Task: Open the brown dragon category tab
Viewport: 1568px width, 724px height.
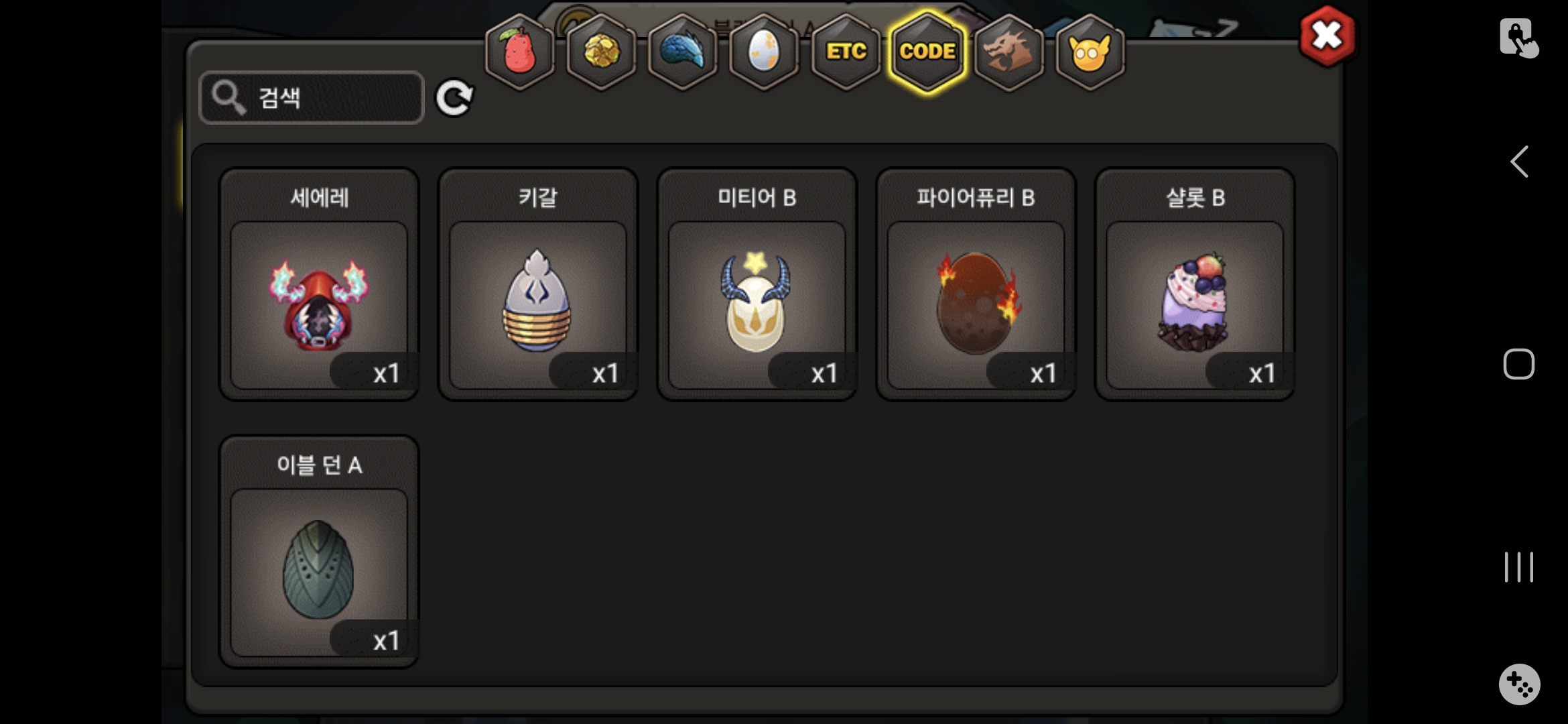Action: [1008, 52]
